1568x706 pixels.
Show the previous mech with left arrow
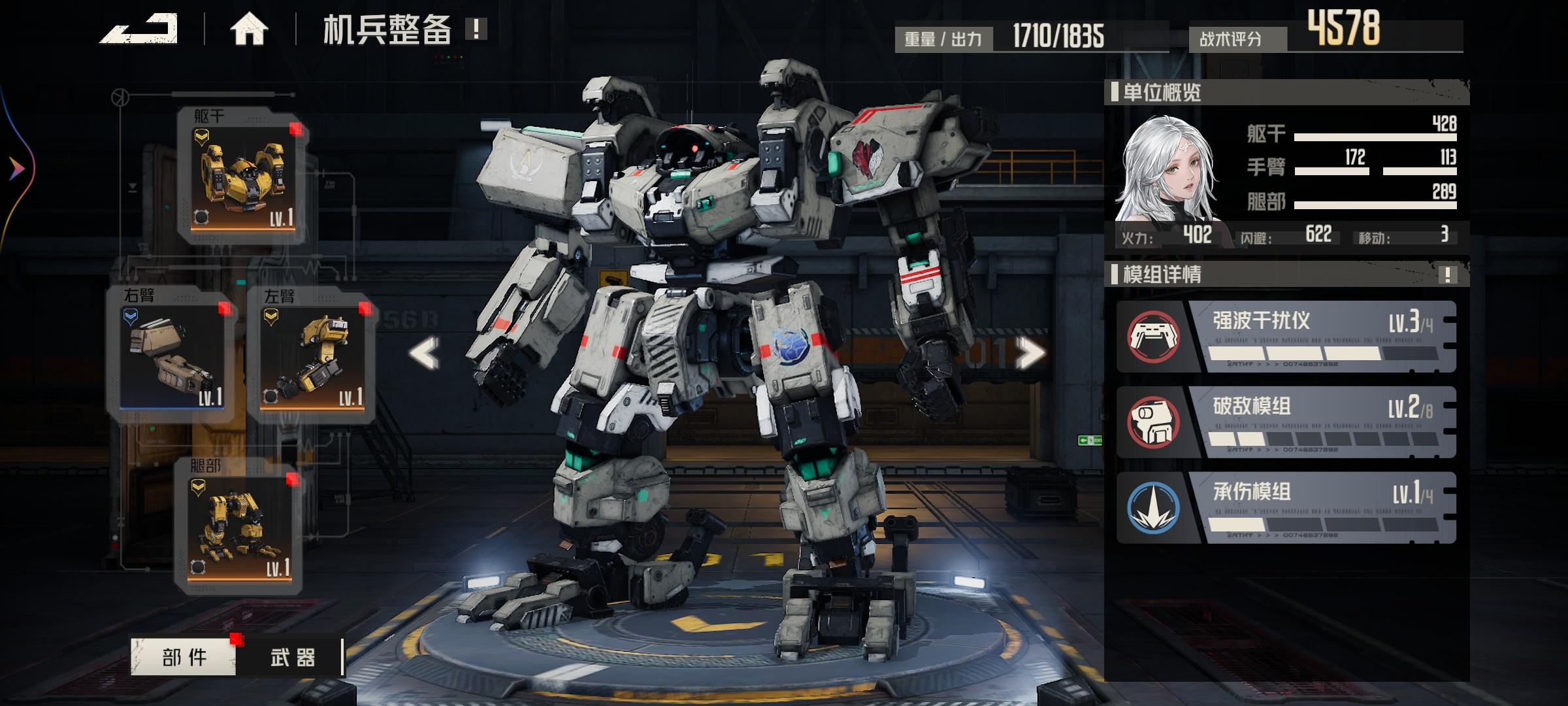click(425, 354)
